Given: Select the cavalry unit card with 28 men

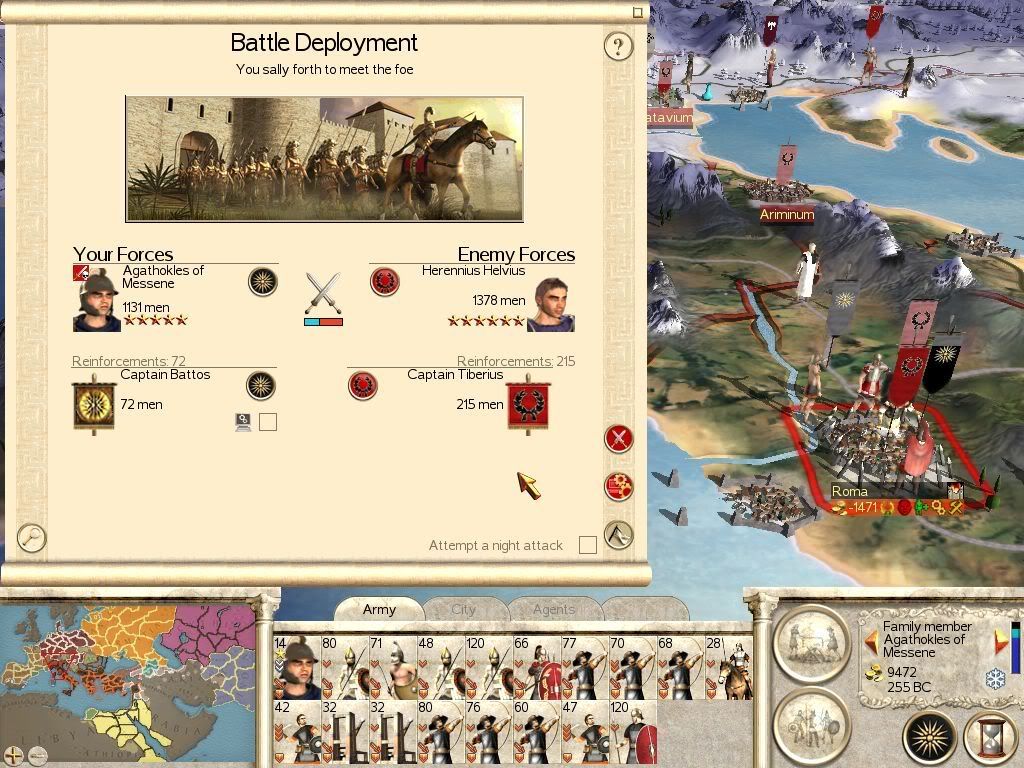Looking at the screenshot, I should [728, 667].
